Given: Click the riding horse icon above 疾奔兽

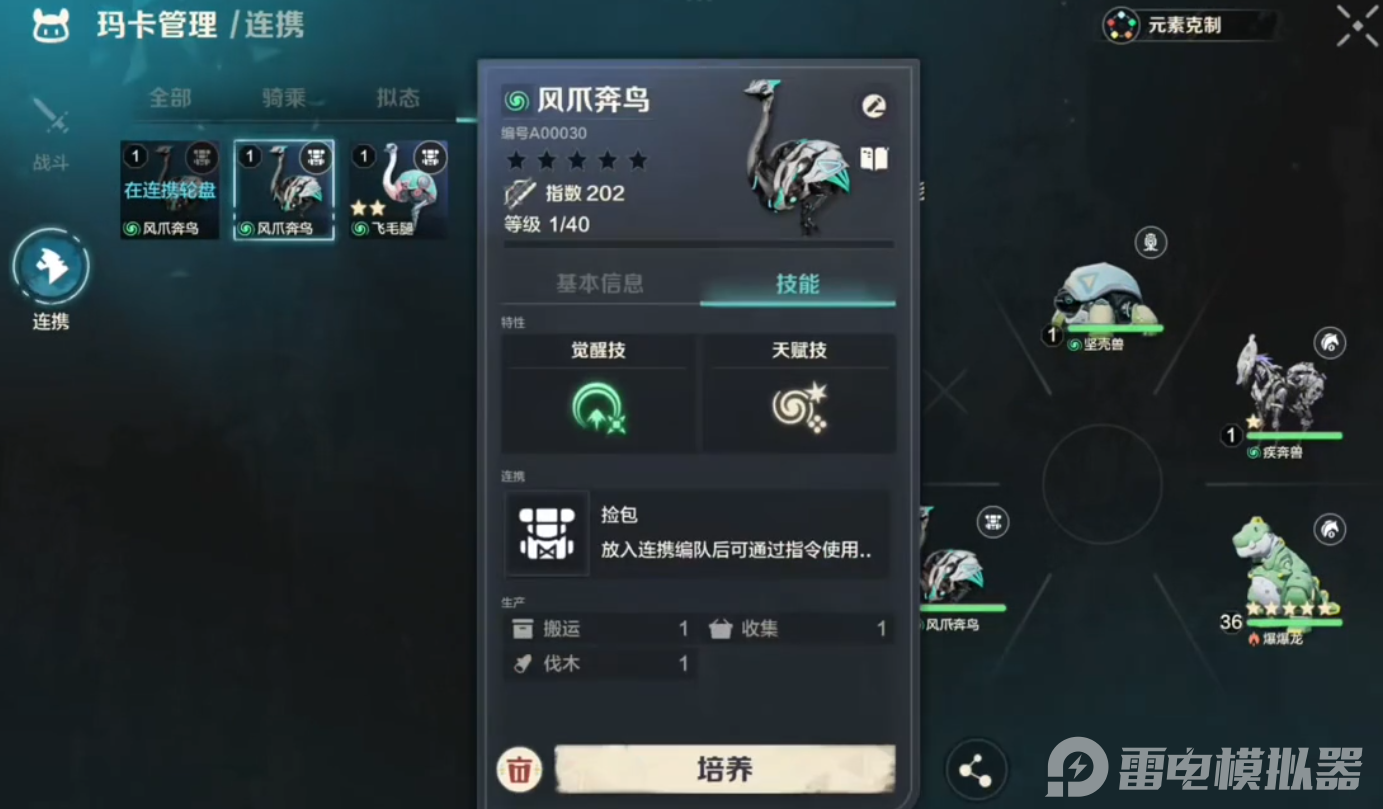Looking at the screenshot, I should pos(1330,344).
